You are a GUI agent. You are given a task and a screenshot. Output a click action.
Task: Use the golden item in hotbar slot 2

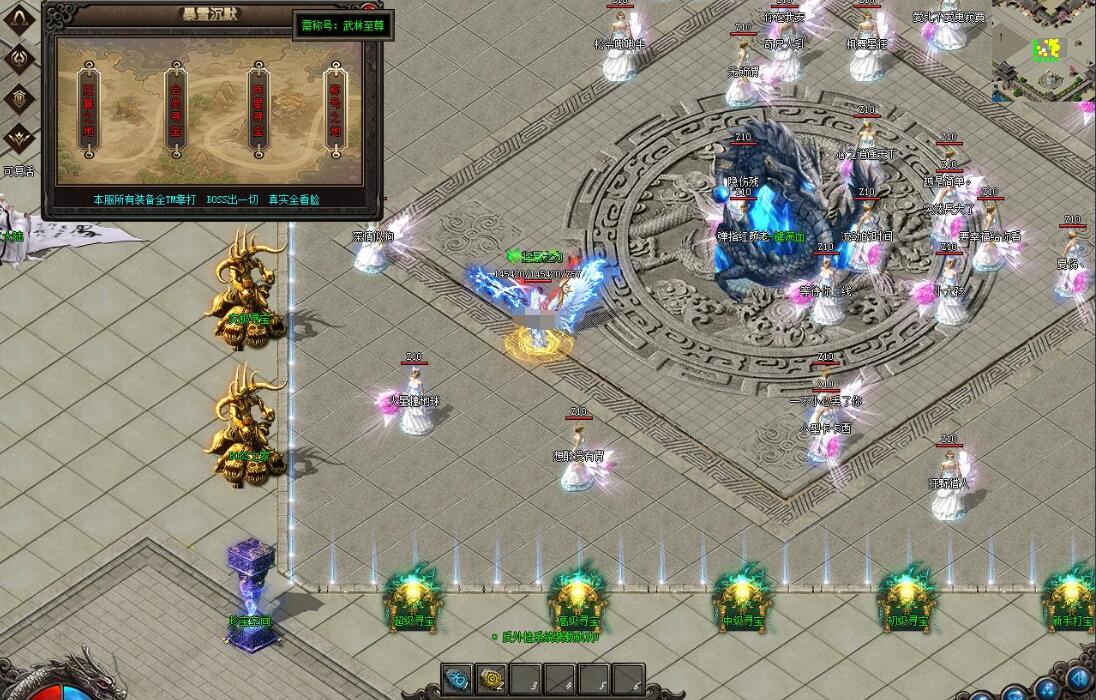click(x=490, y=679)
